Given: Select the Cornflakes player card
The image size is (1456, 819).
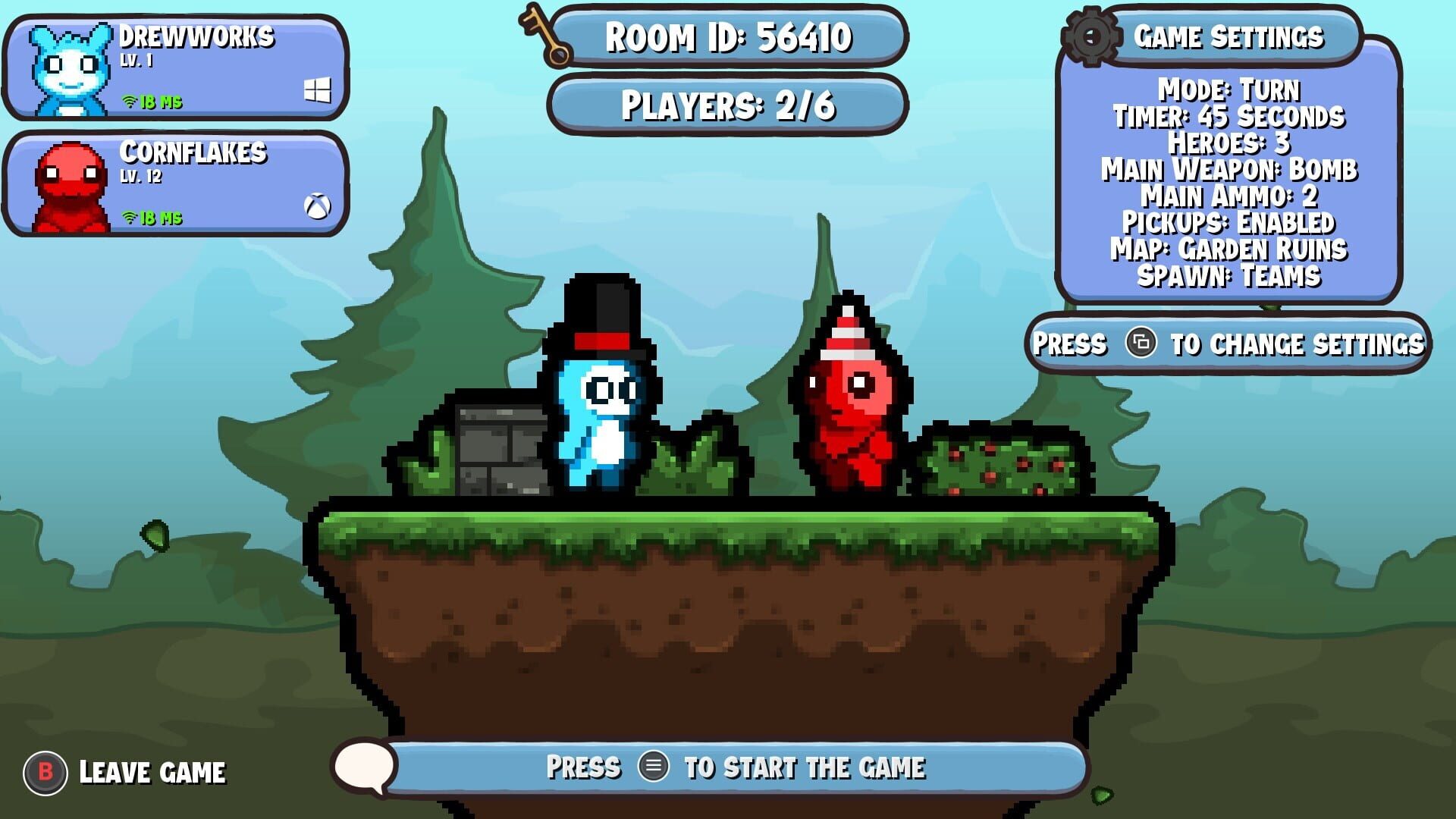Looking at the screenshot, I should click(x=176, y=184).
